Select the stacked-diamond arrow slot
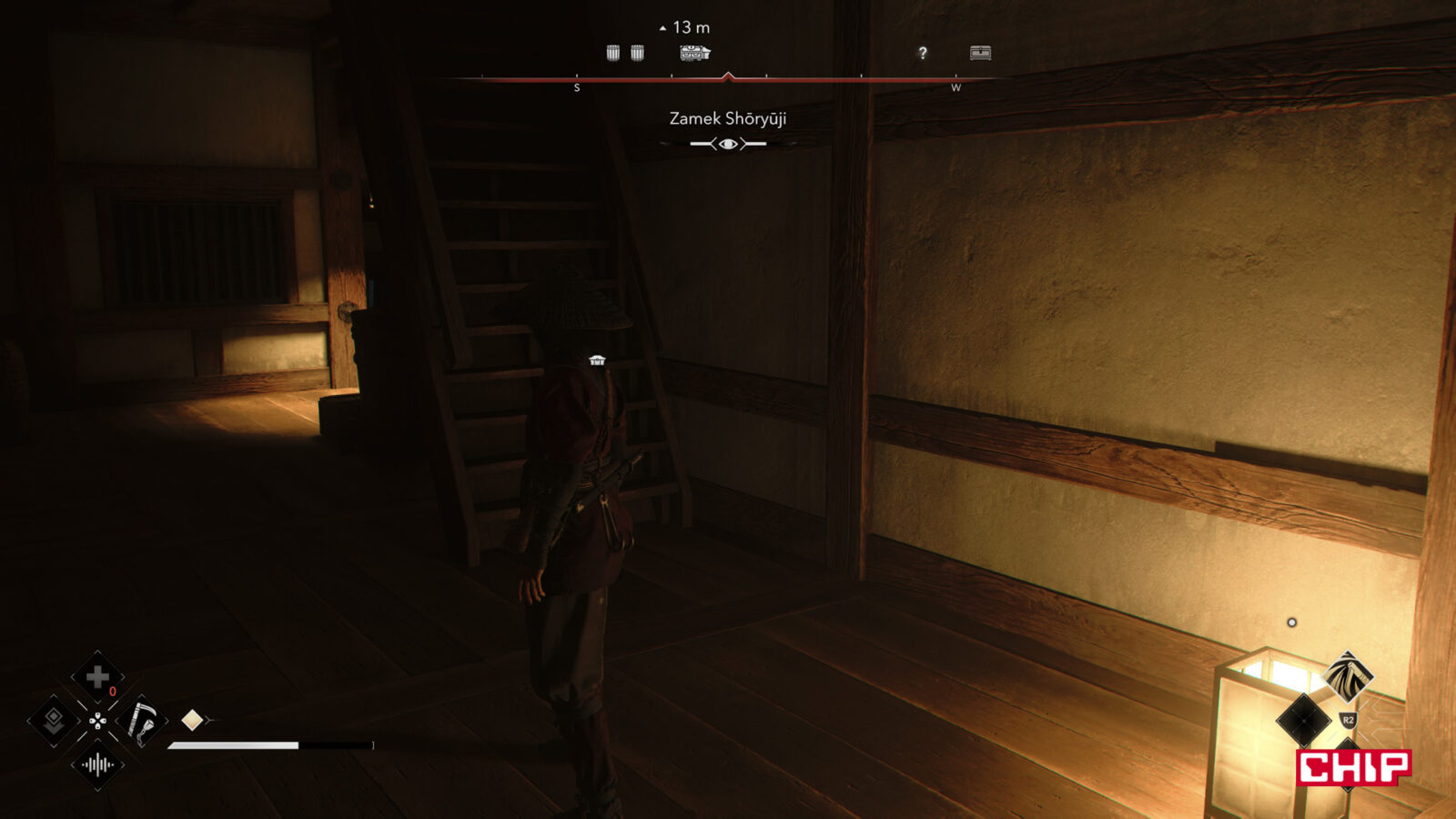The height and width of the screenshot is (819, 1456). (x=54, y=722)
